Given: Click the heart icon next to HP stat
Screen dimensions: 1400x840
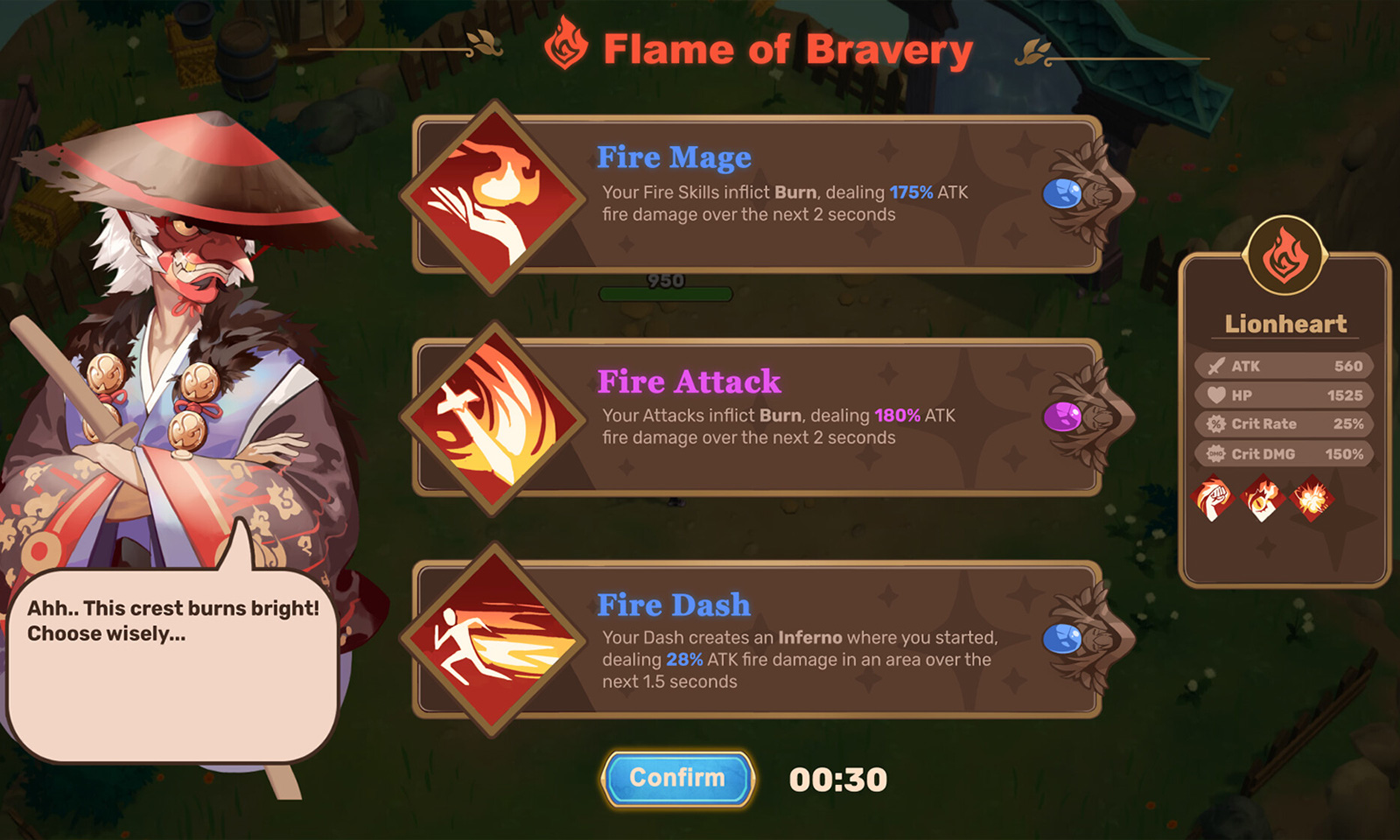Looking at the screenshot, I should [1216, 395].
